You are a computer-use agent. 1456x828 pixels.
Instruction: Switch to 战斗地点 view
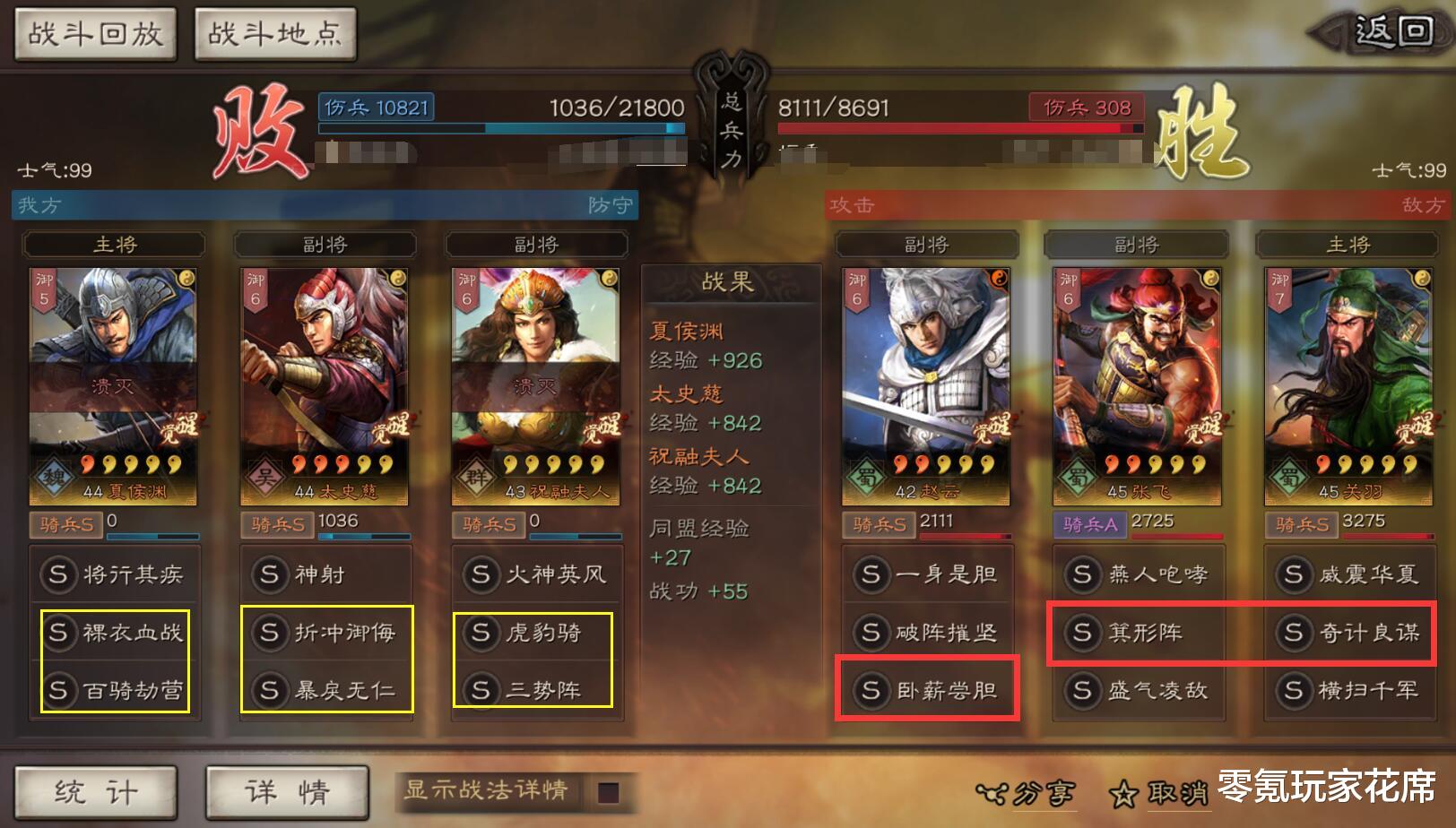coord(273,34)
